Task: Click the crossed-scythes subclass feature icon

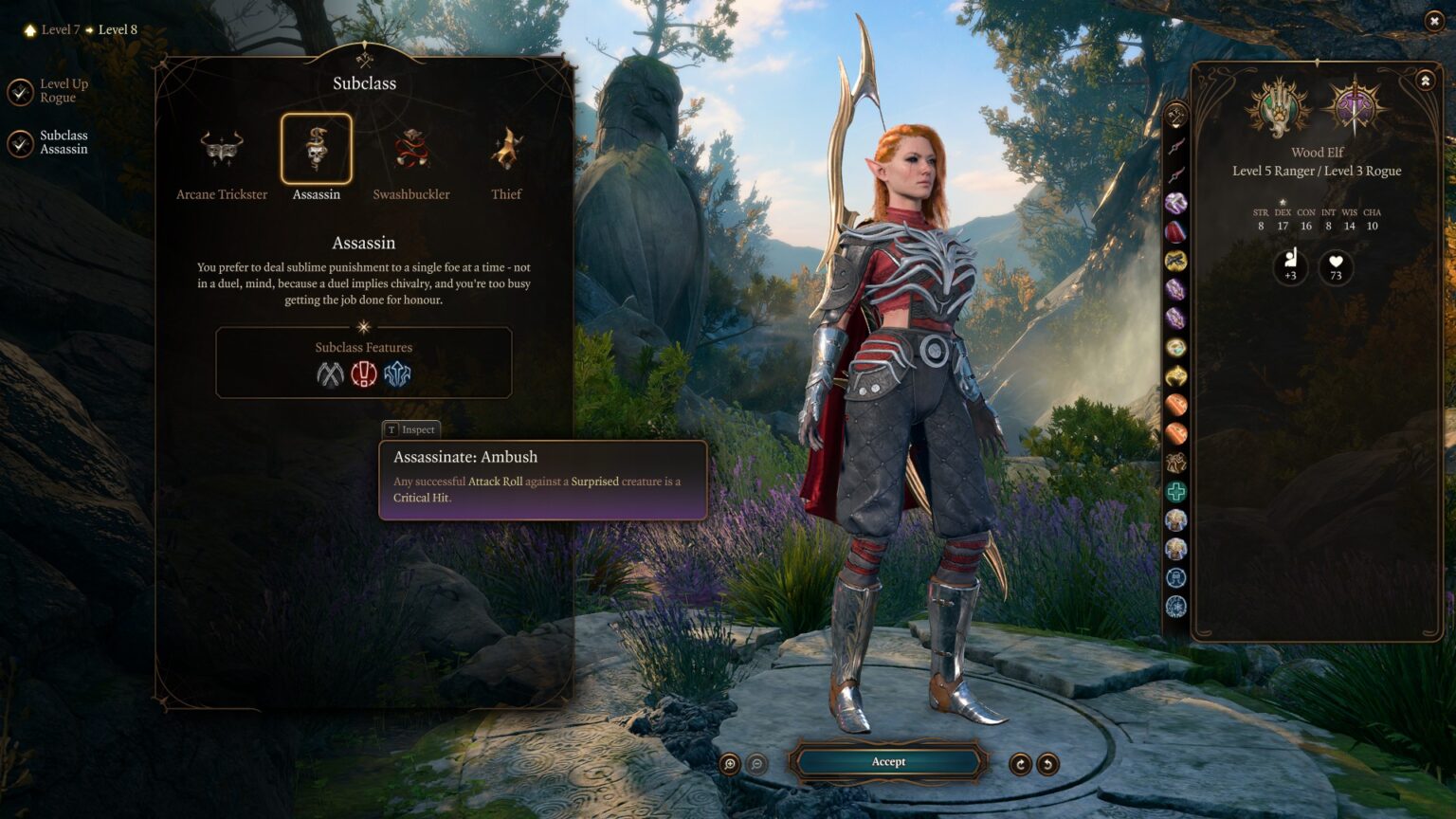Action: [331, 374]
